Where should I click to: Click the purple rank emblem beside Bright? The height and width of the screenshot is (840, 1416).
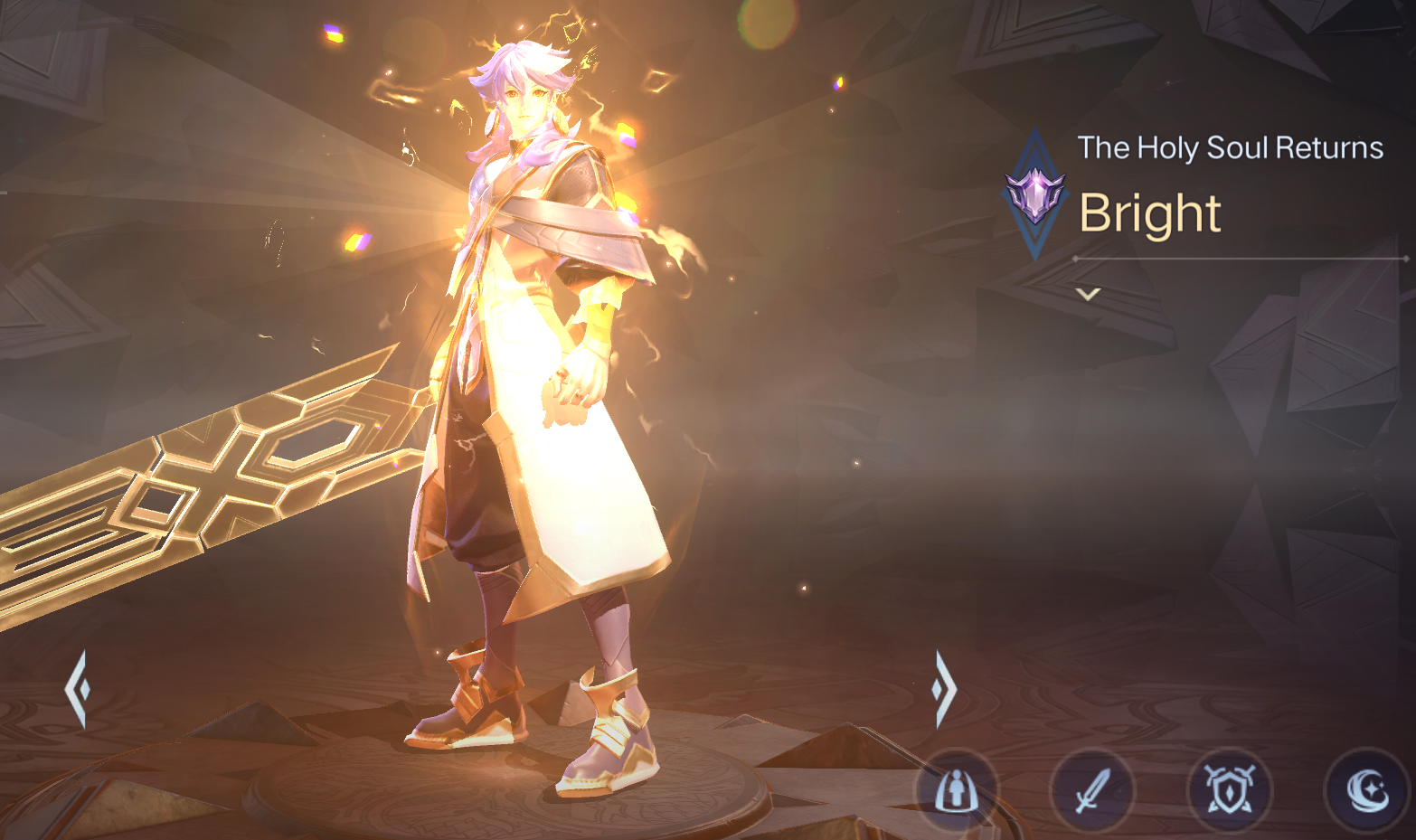[1035, 194]
